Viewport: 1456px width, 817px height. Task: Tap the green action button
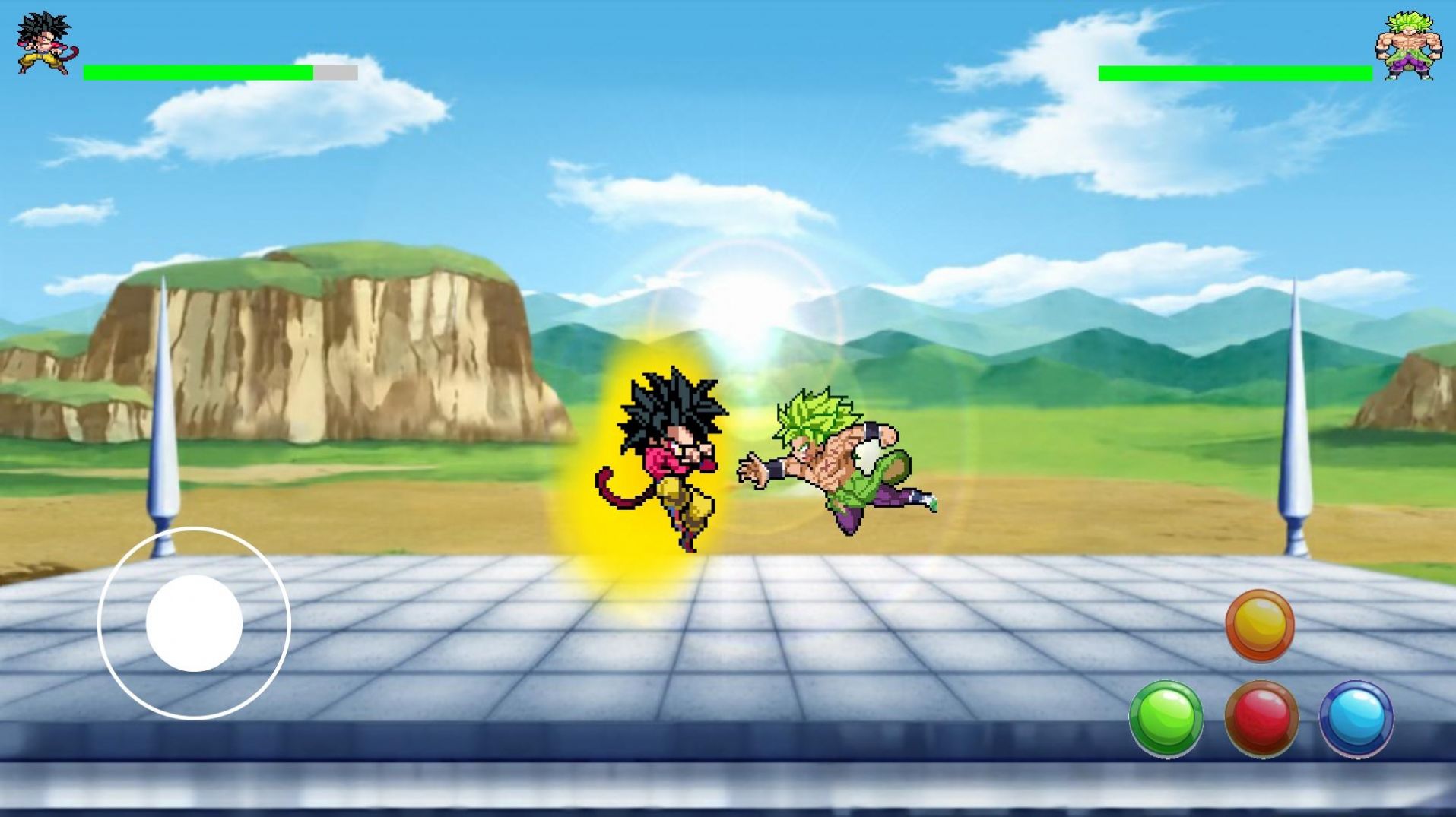click(1166, 718)
